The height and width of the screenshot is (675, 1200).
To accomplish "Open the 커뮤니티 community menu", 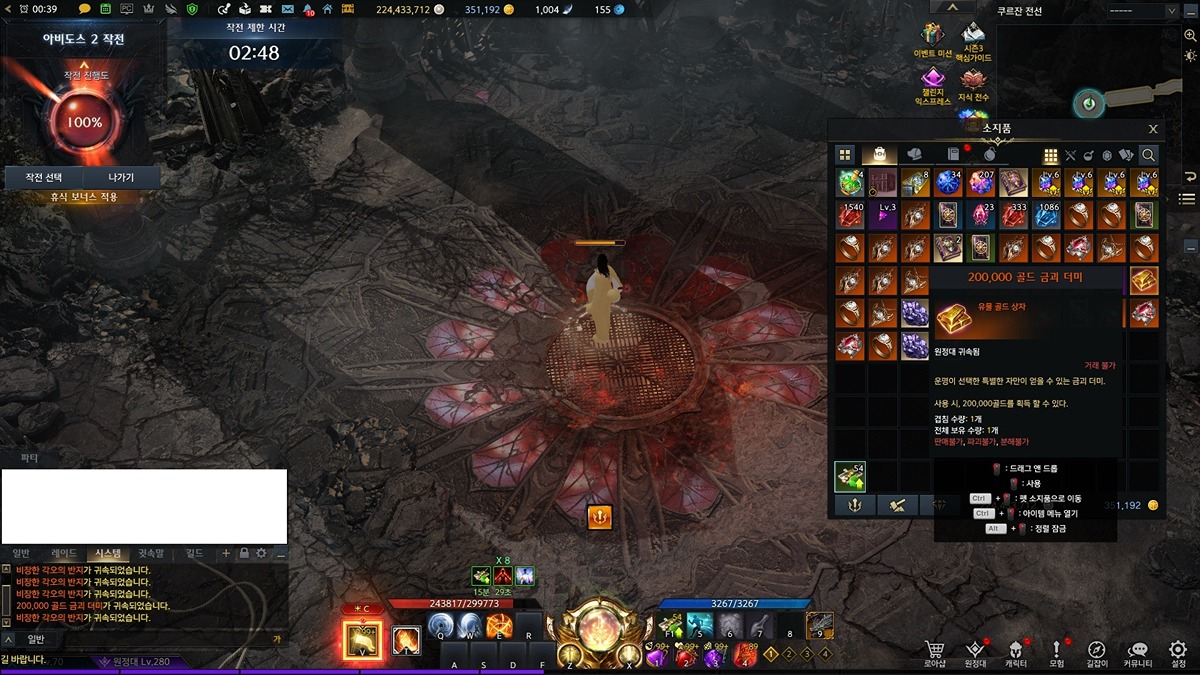I will (1137, 650).
